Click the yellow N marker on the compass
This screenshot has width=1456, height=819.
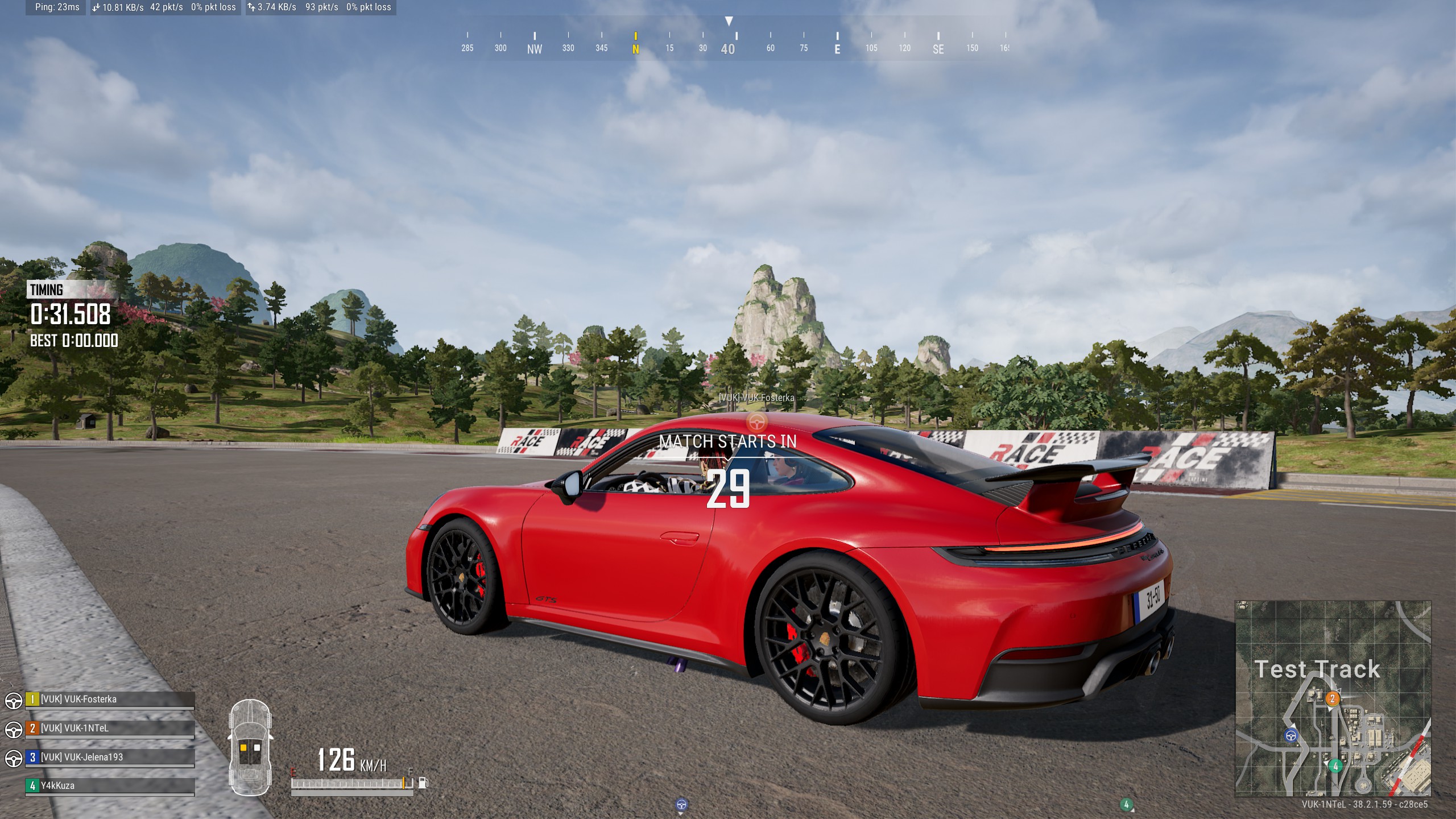pyautogui.click(x=636, y=48)
